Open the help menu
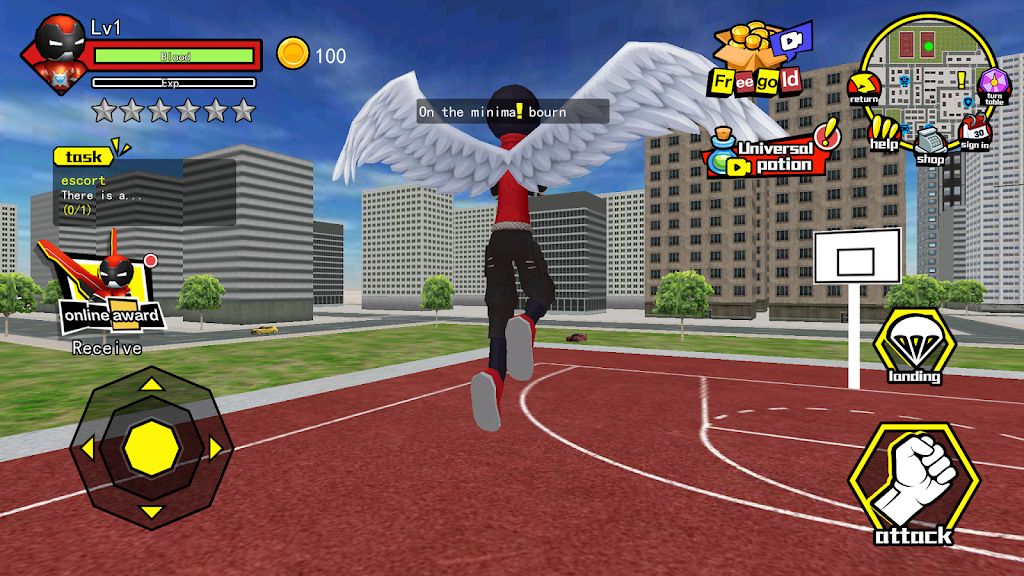1024x576 pixels. (883, 131)
